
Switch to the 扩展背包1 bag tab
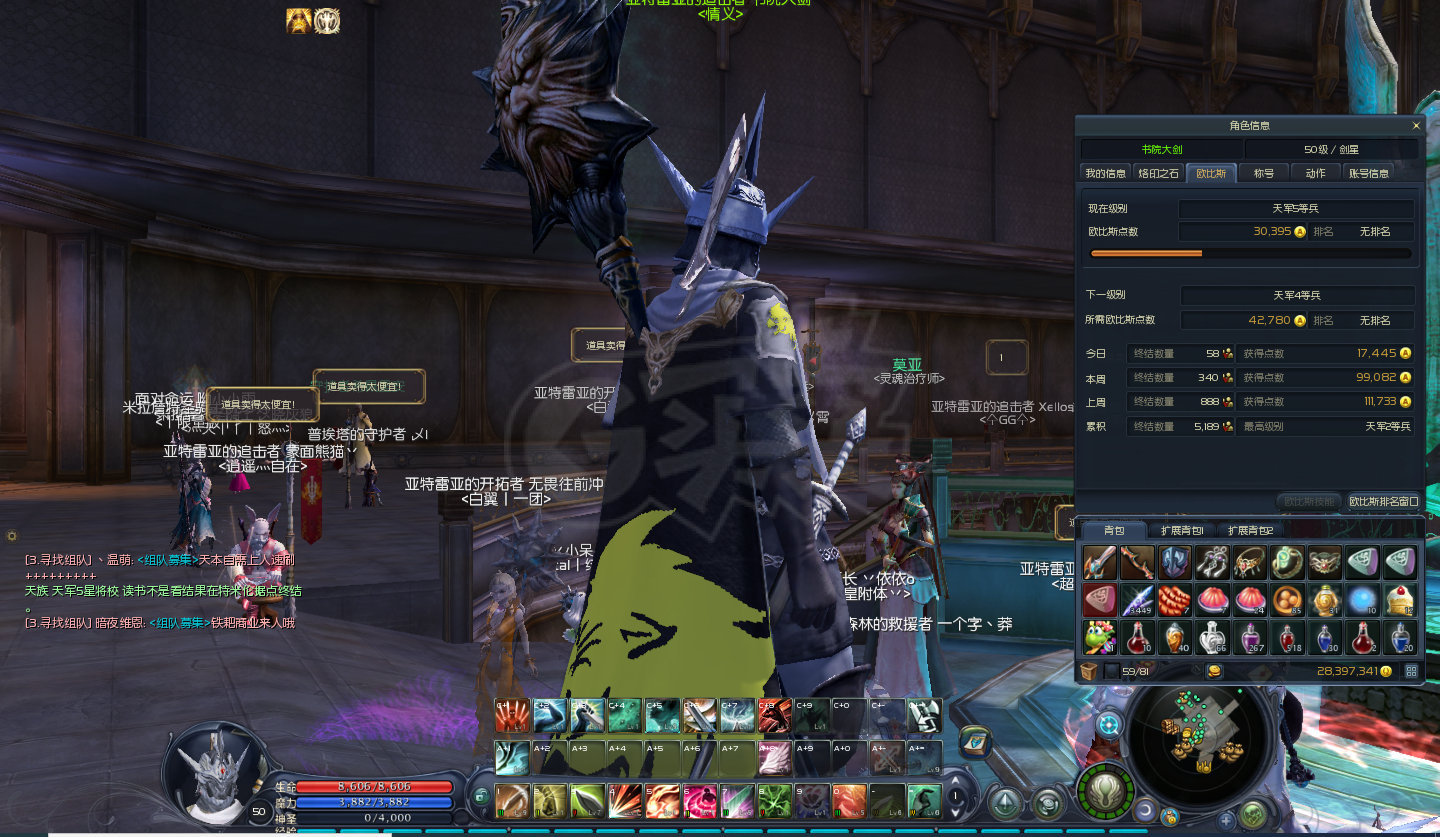coord(1182,530)
